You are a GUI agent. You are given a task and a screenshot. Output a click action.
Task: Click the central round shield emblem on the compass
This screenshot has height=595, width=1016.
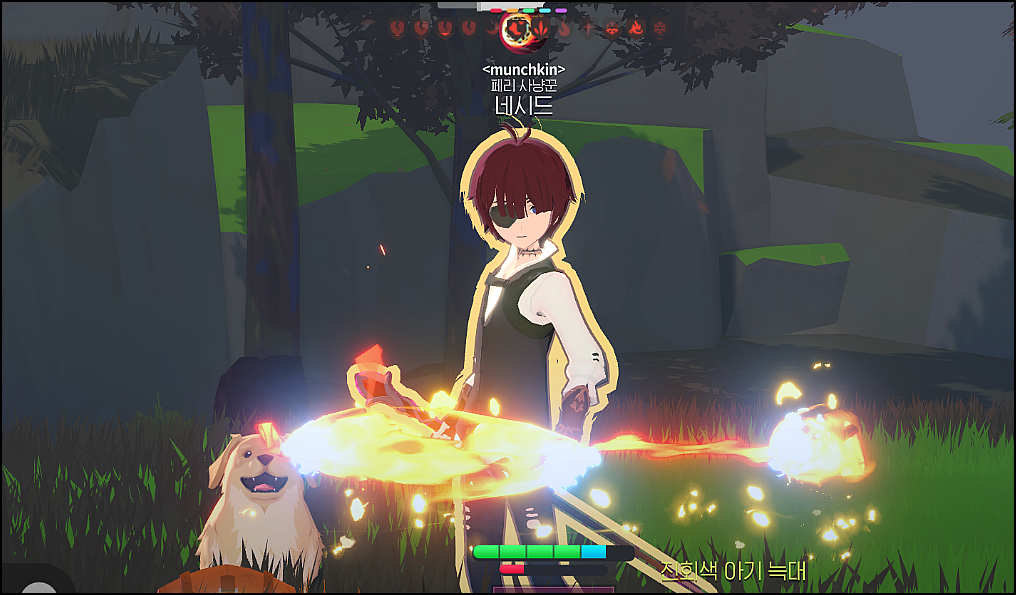(x=517, y=31)
